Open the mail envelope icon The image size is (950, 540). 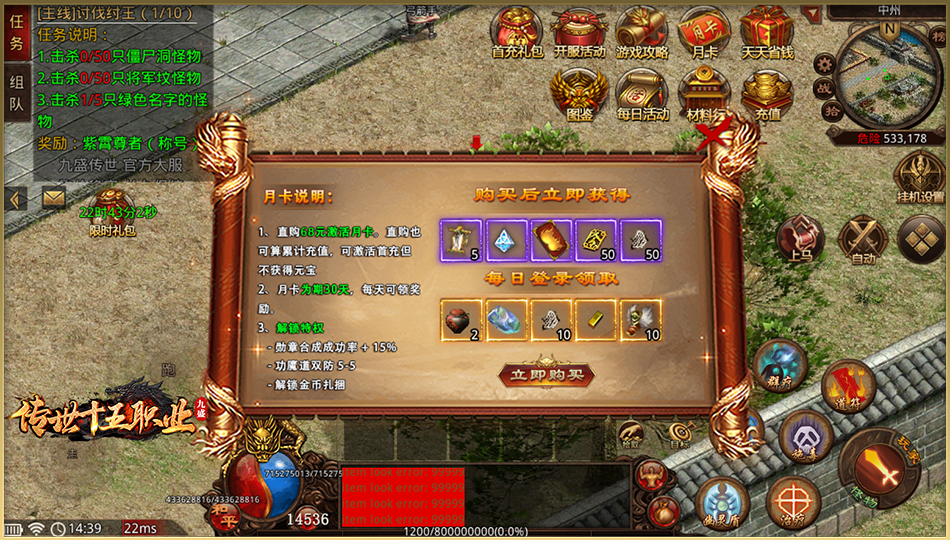pos(53,199)
